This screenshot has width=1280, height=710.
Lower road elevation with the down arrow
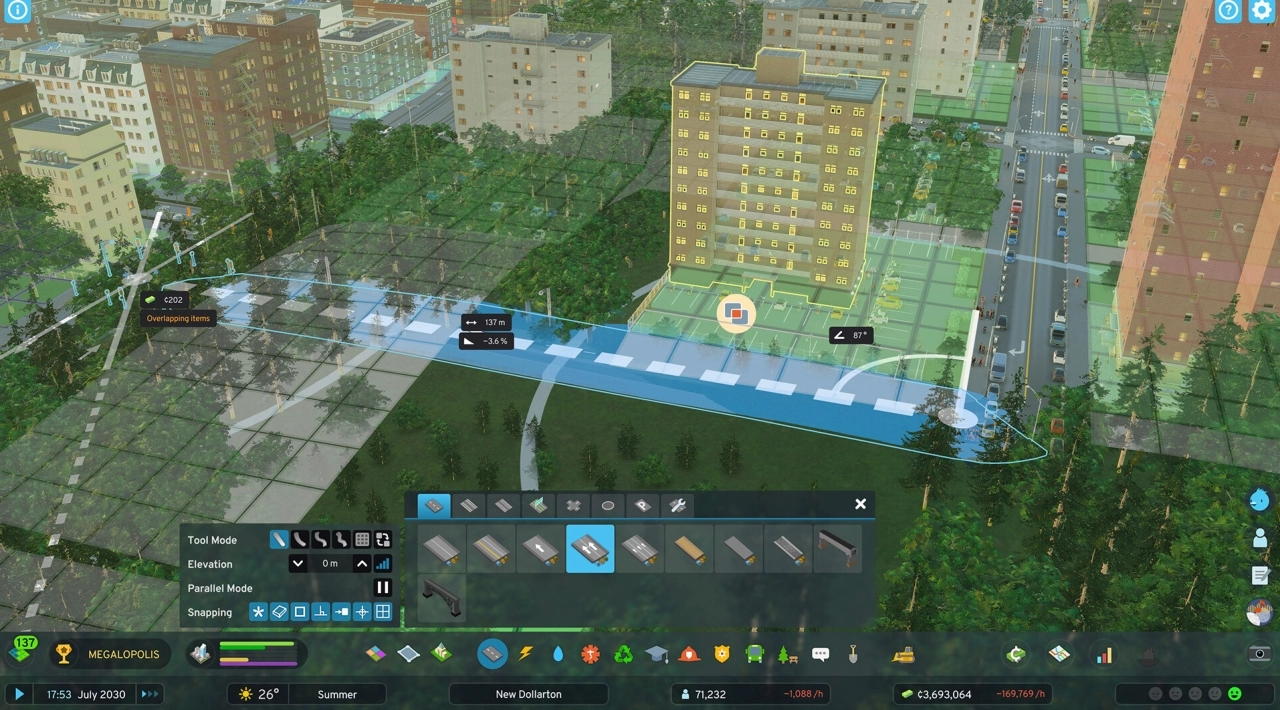297,564
